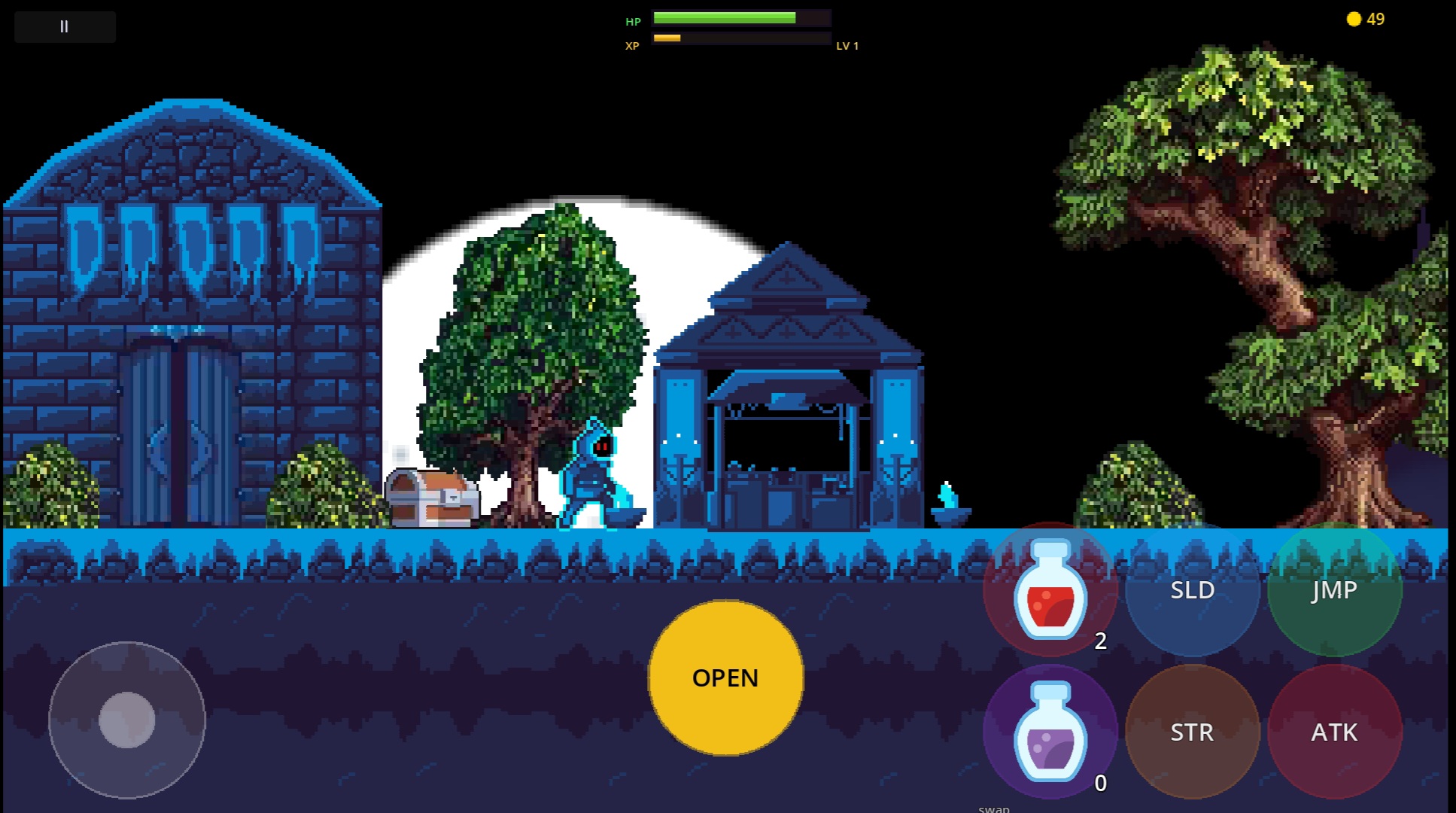The image size is (1456, 813).
Task: Activate the STR ability button
Action: [x=1192, y=732]
